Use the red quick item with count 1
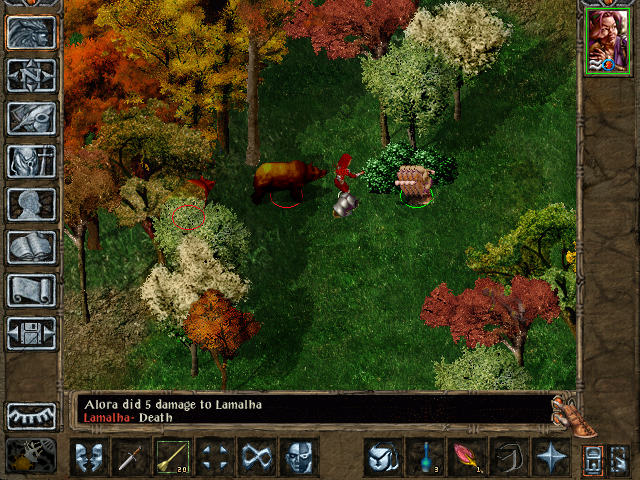640x480 pixels. point(468,458)
